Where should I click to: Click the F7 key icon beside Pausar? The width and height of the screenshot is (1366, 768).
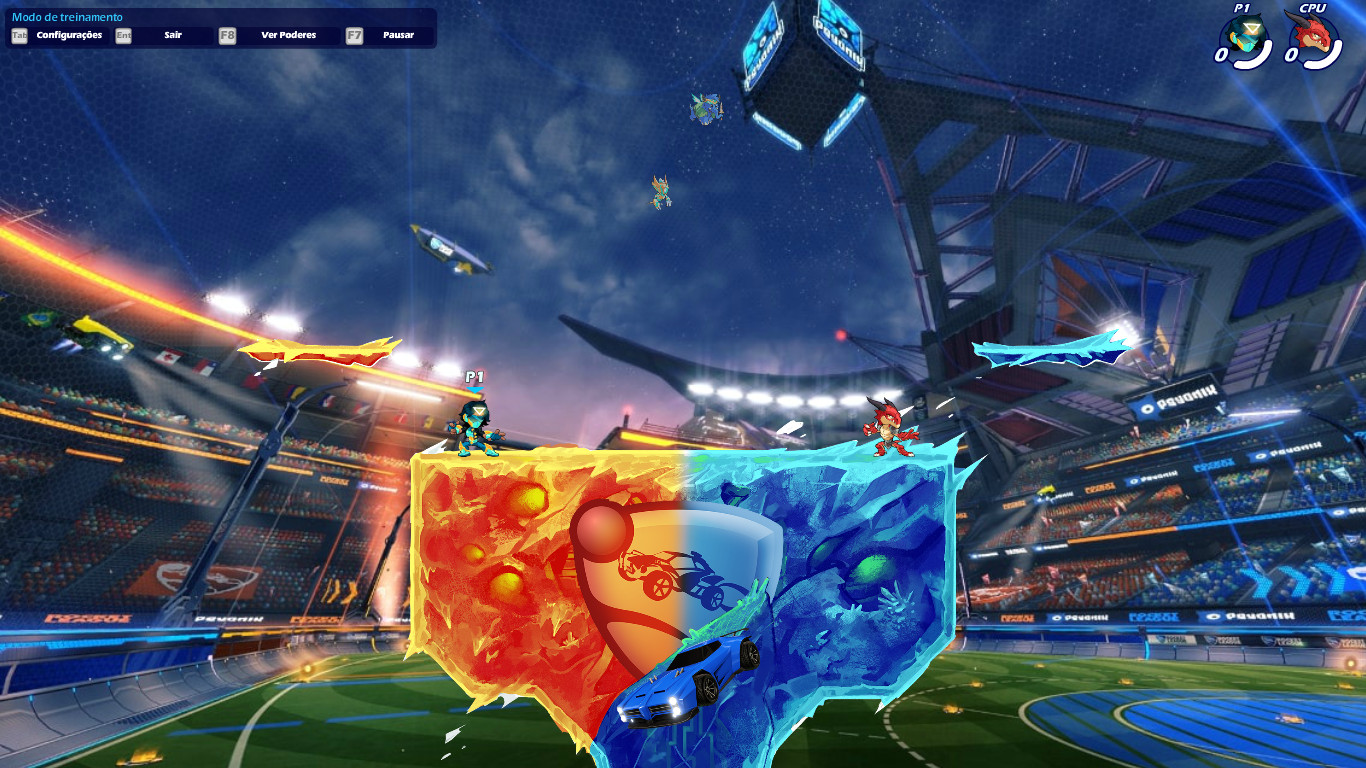(355, 34)
